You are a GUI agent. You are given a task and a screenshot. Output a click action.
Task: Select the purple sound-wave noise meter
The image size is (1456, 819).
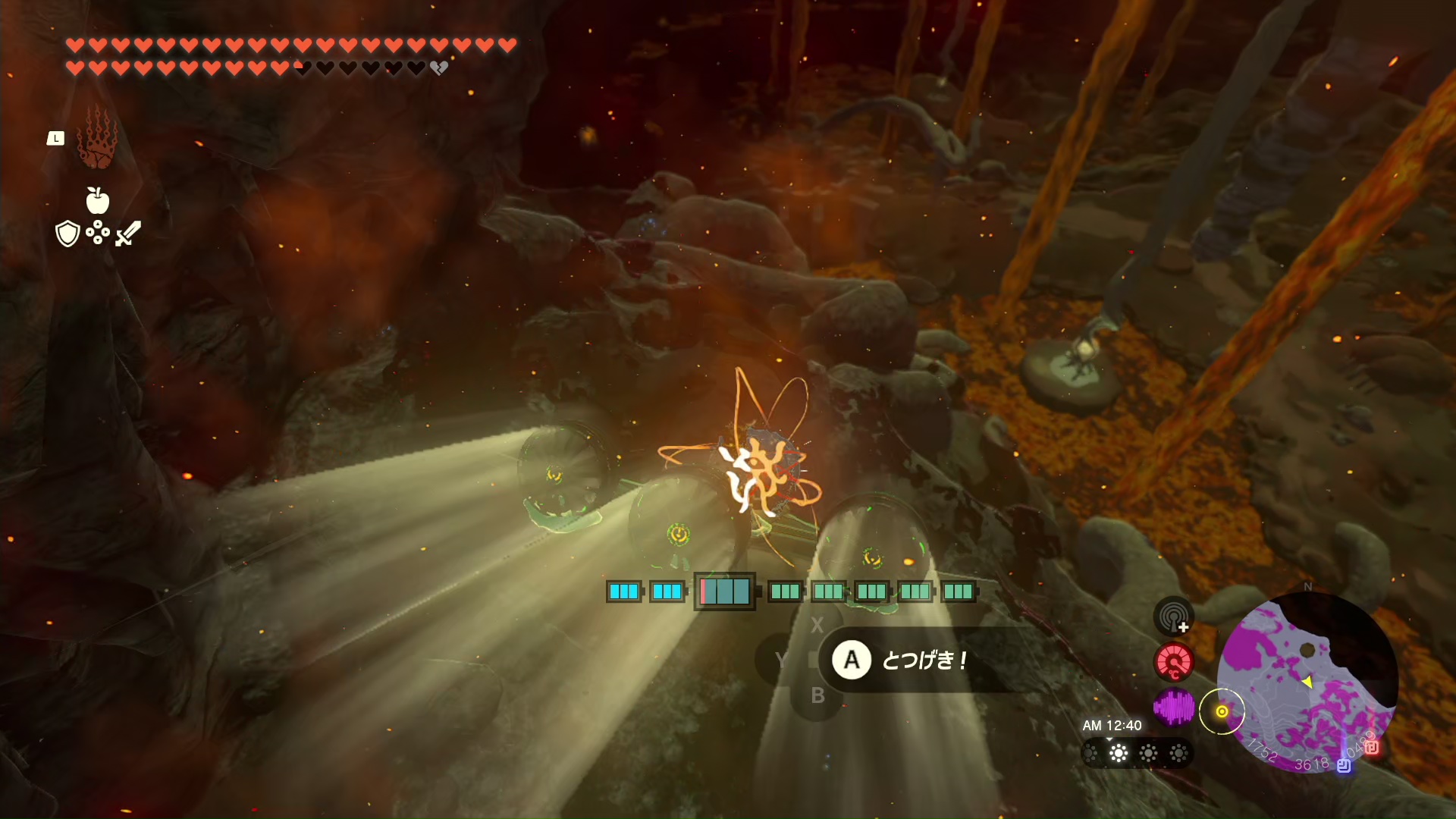[1173, 708]
